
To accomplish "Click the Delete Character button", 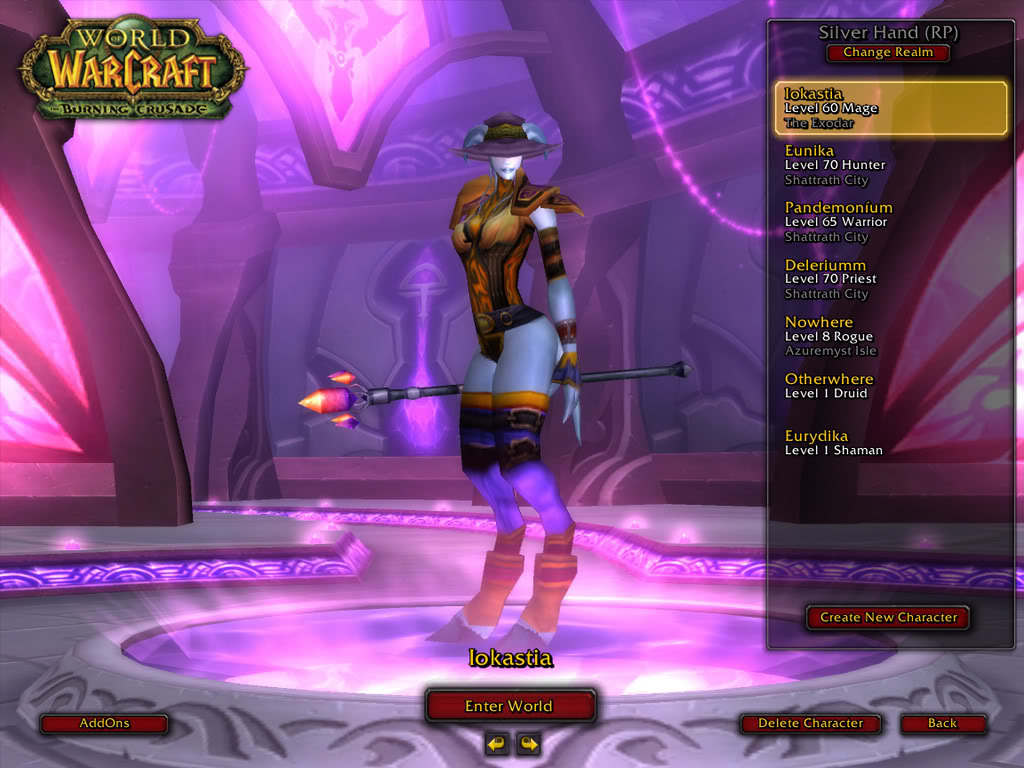I will (x=810, y=723).
